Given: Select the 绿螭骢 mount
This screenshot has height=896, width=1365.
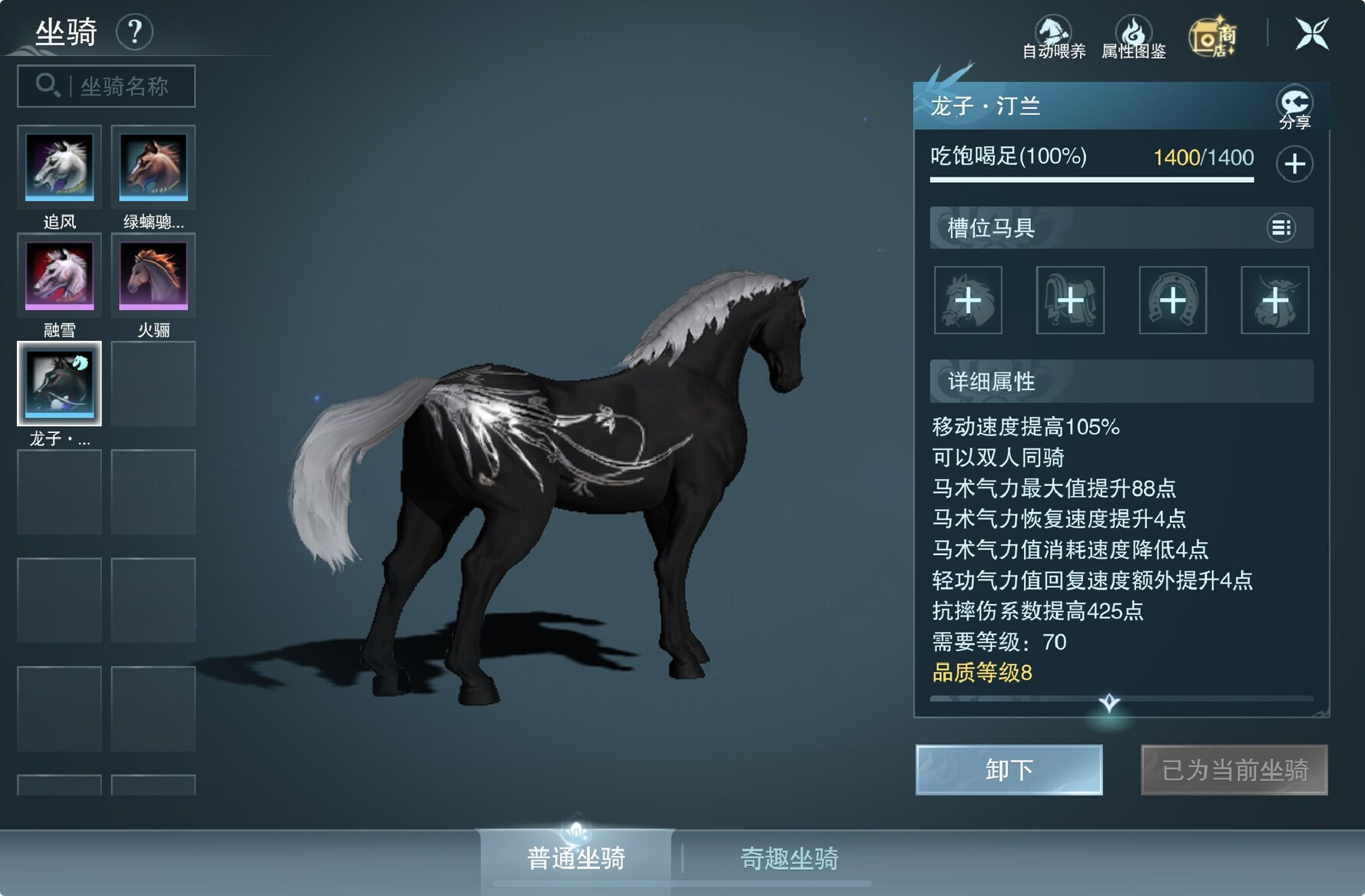Looking at the screenshot, I should click(153, 167).
